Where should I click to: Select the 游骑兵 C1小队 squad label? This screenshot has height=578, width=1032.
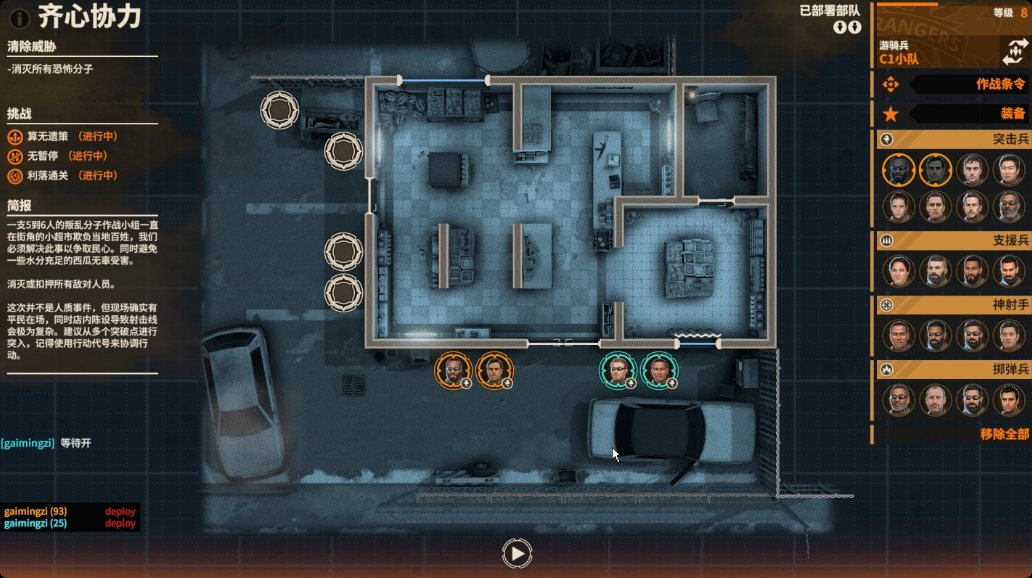tap(900, 53)
